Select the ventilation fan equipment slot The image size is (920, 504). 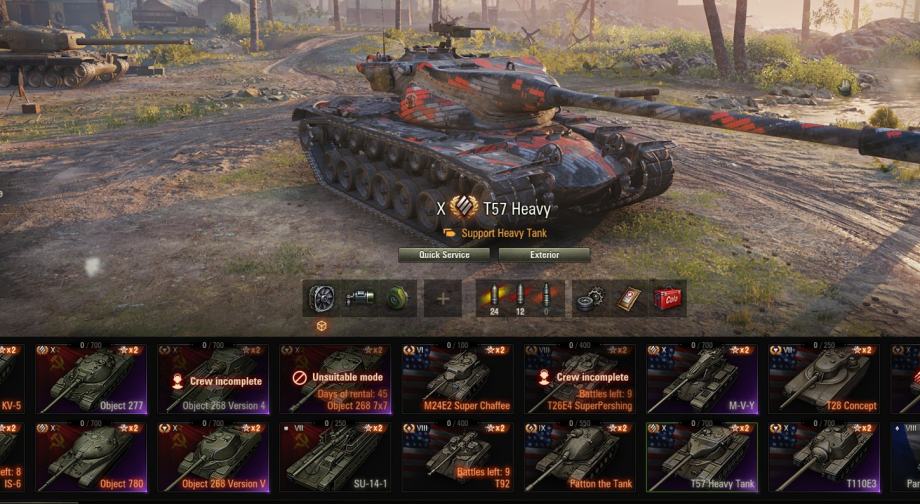[321, 298]
